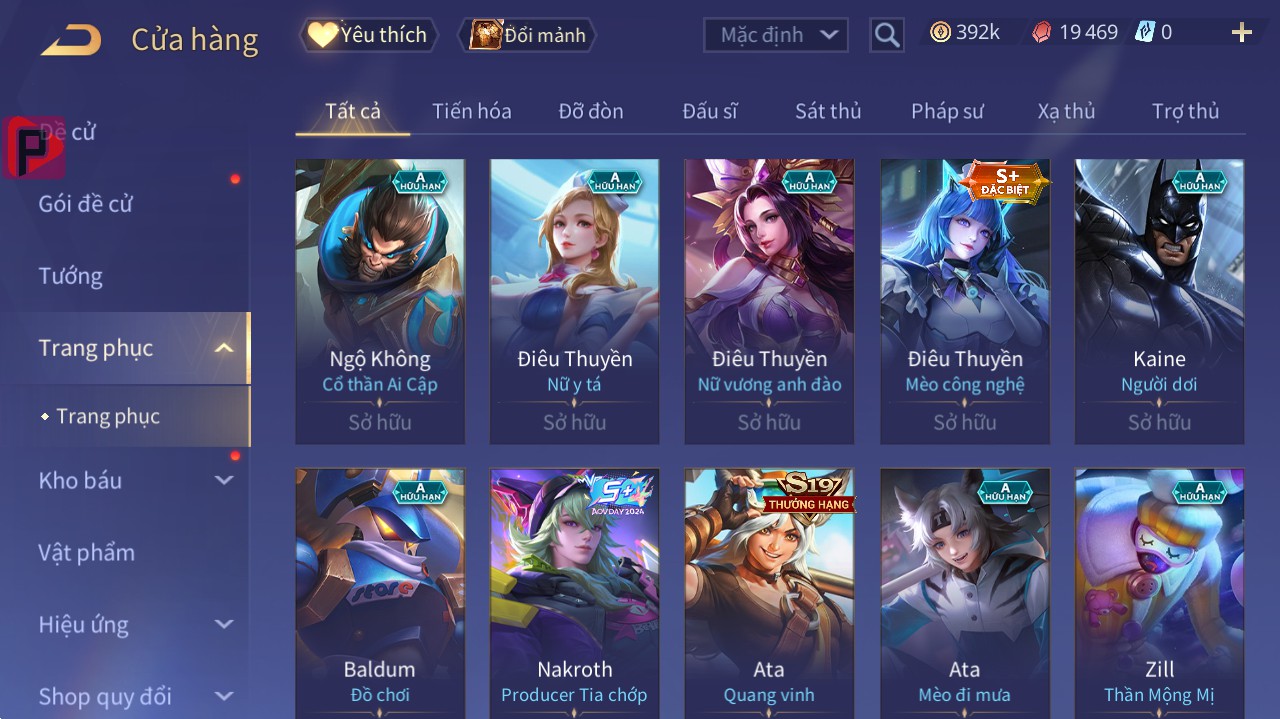Select the Kaine Người dơi skin card
Screen dimensions: 1280x719
click(1159, 300)
